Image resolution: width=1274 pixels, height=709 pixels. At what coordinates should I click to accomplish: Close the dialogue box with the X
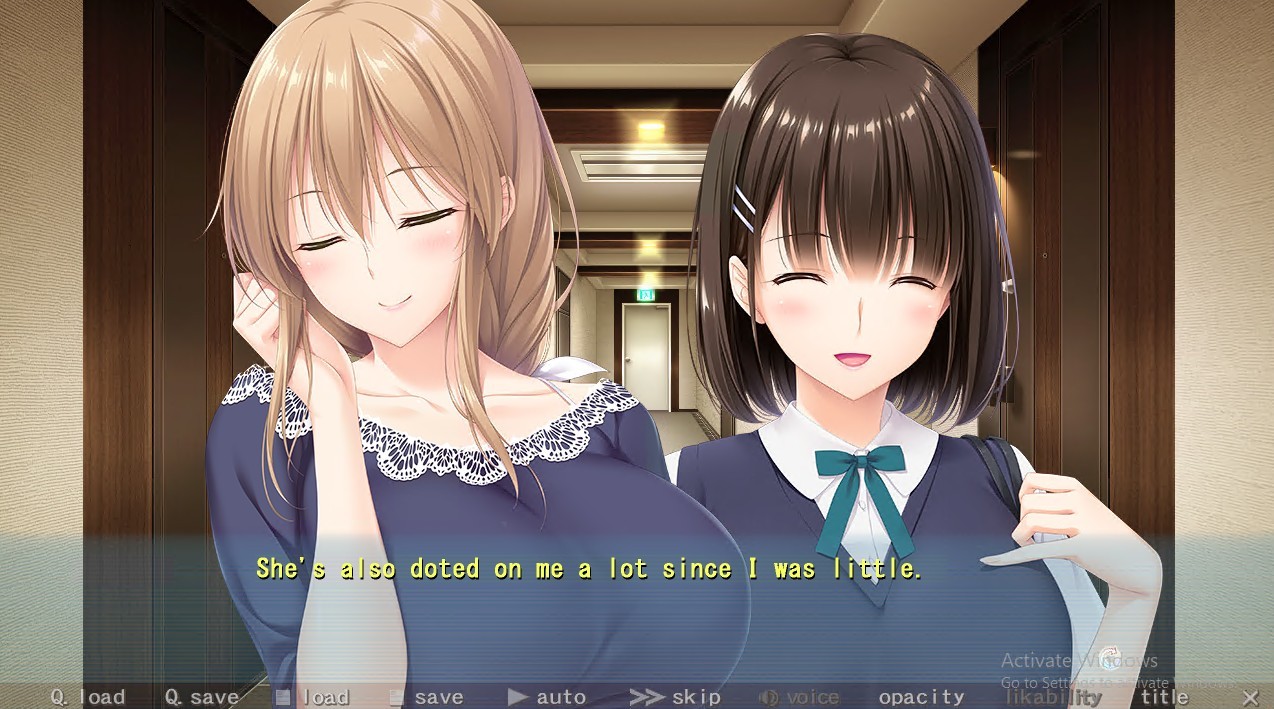[1250, 697]
